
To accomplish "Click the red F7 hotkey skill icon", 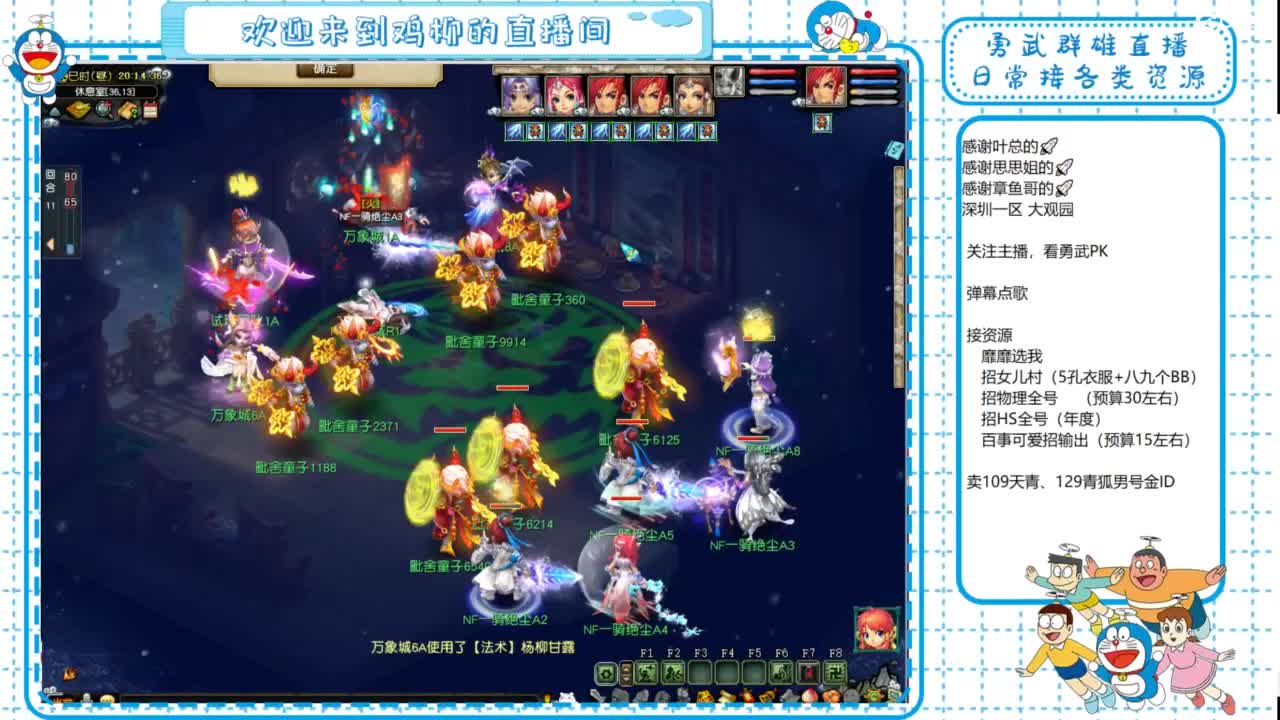I will coord(807,672).
